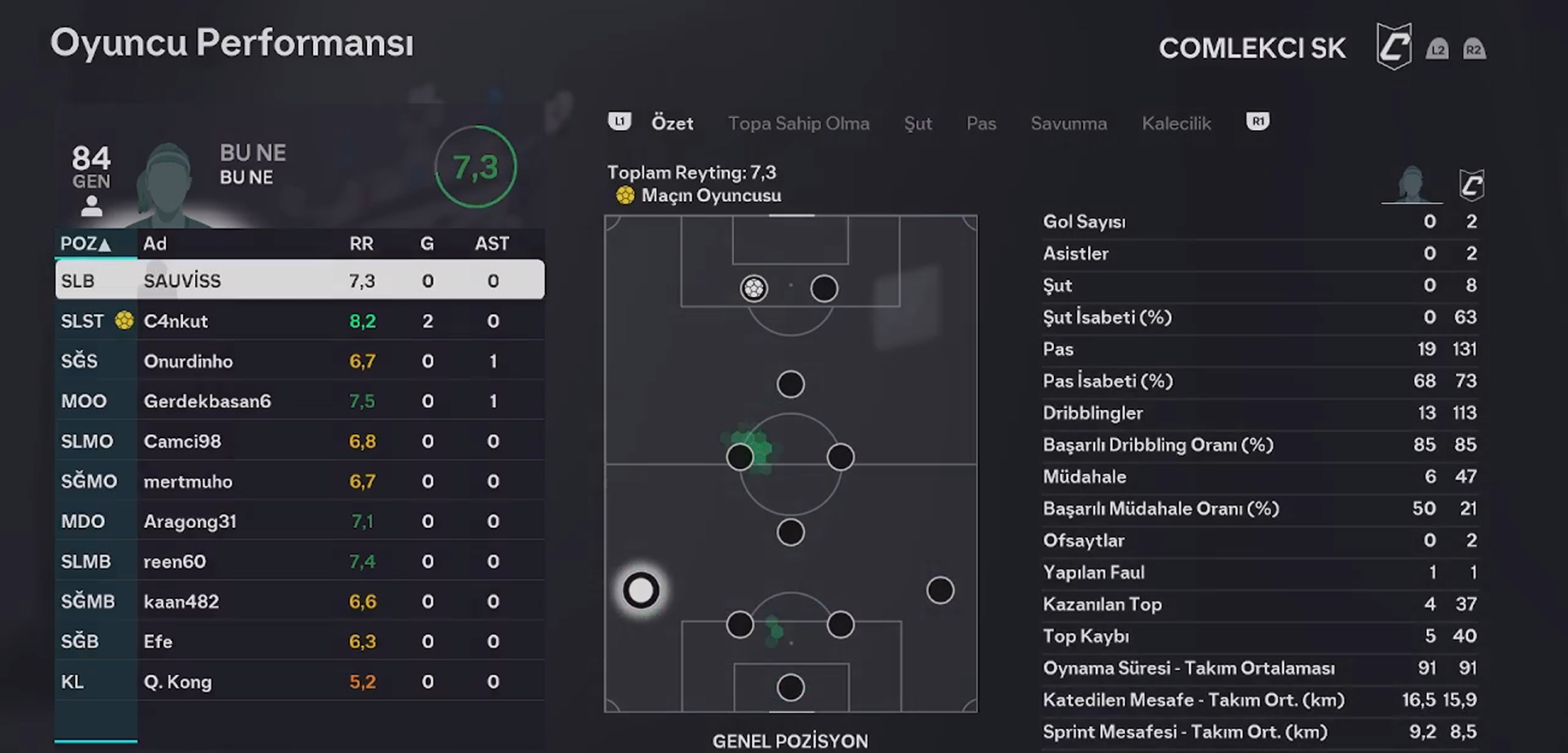1568x753 pixels.
Task: Show the Şut statistics tab
Action: tap(918, 123)
